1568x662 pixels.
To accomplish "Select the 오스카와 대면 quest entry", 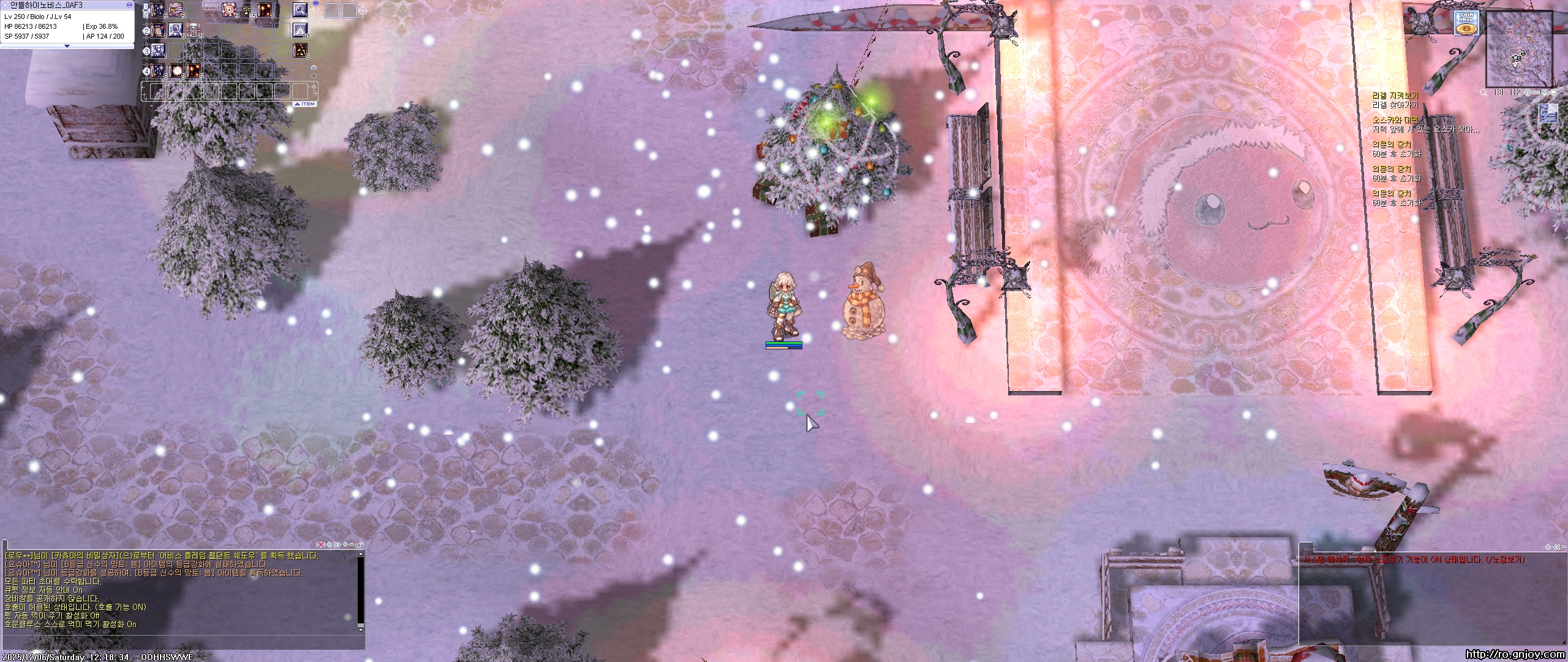I will coord(1395,120).
